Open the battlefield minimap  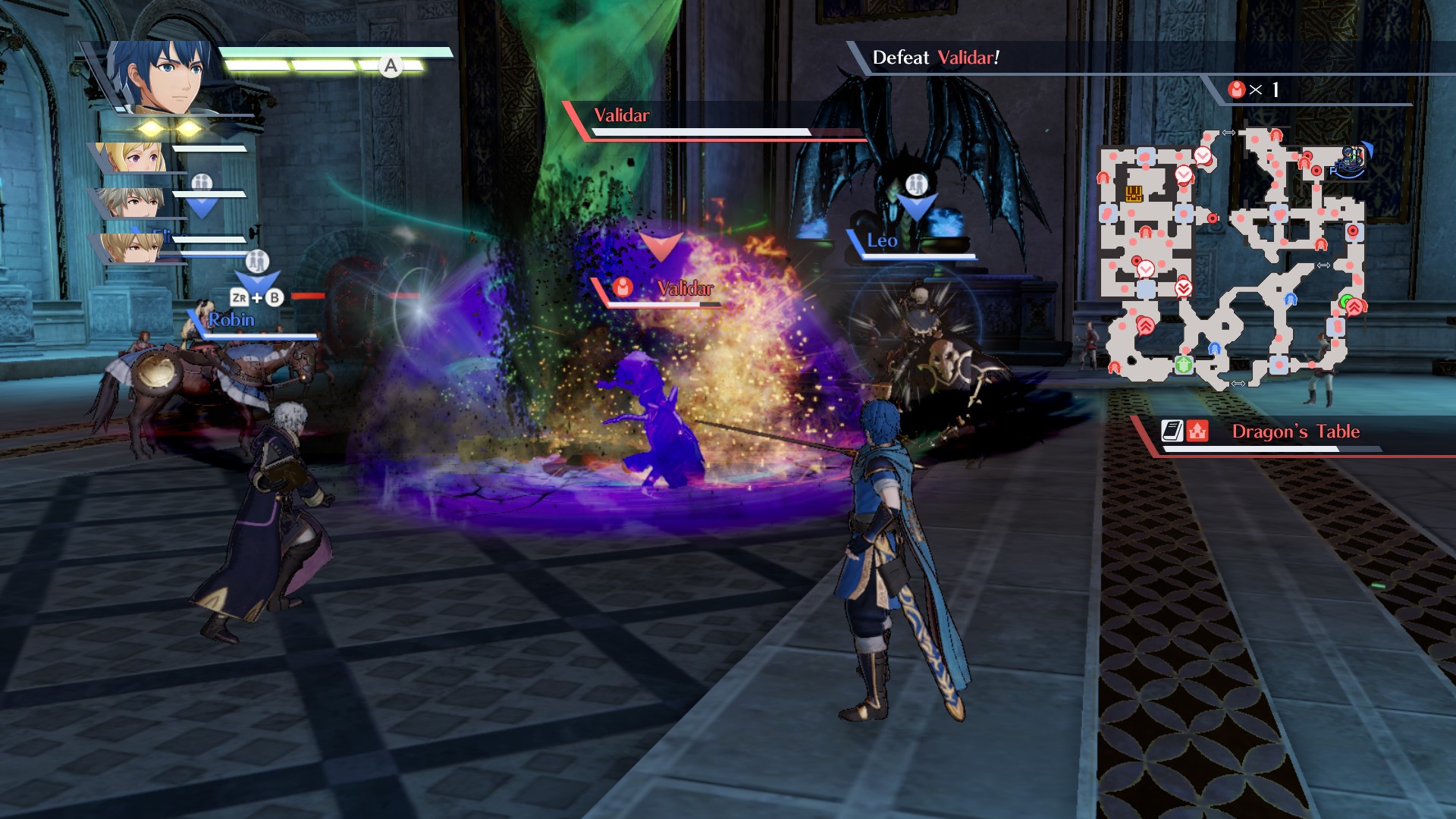click(1232, 259)
